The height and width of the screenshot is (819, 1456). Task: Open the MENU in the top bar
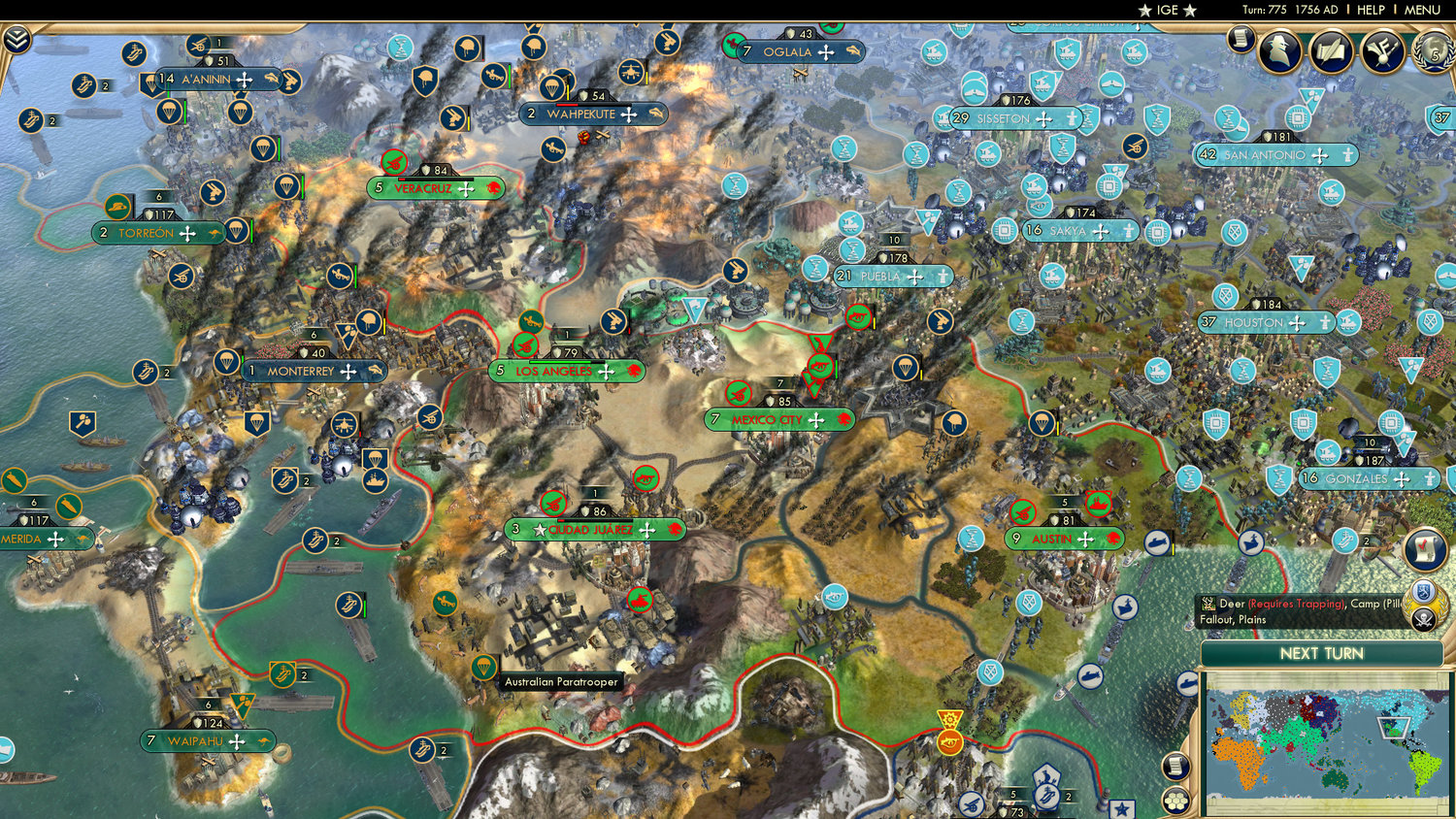point(1421,10)
